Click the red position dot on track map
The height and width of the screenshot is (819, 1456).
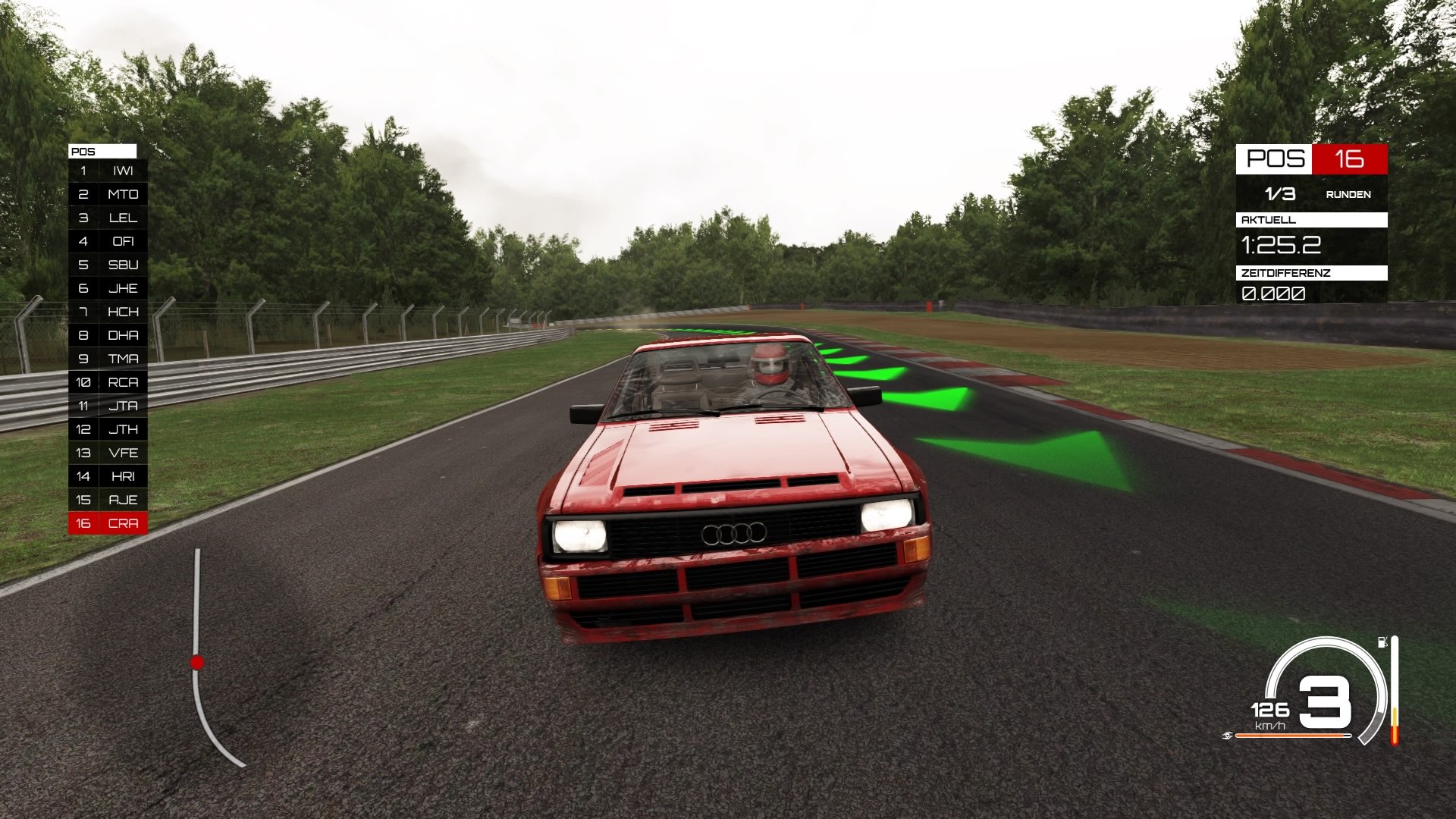coord(198,661)
